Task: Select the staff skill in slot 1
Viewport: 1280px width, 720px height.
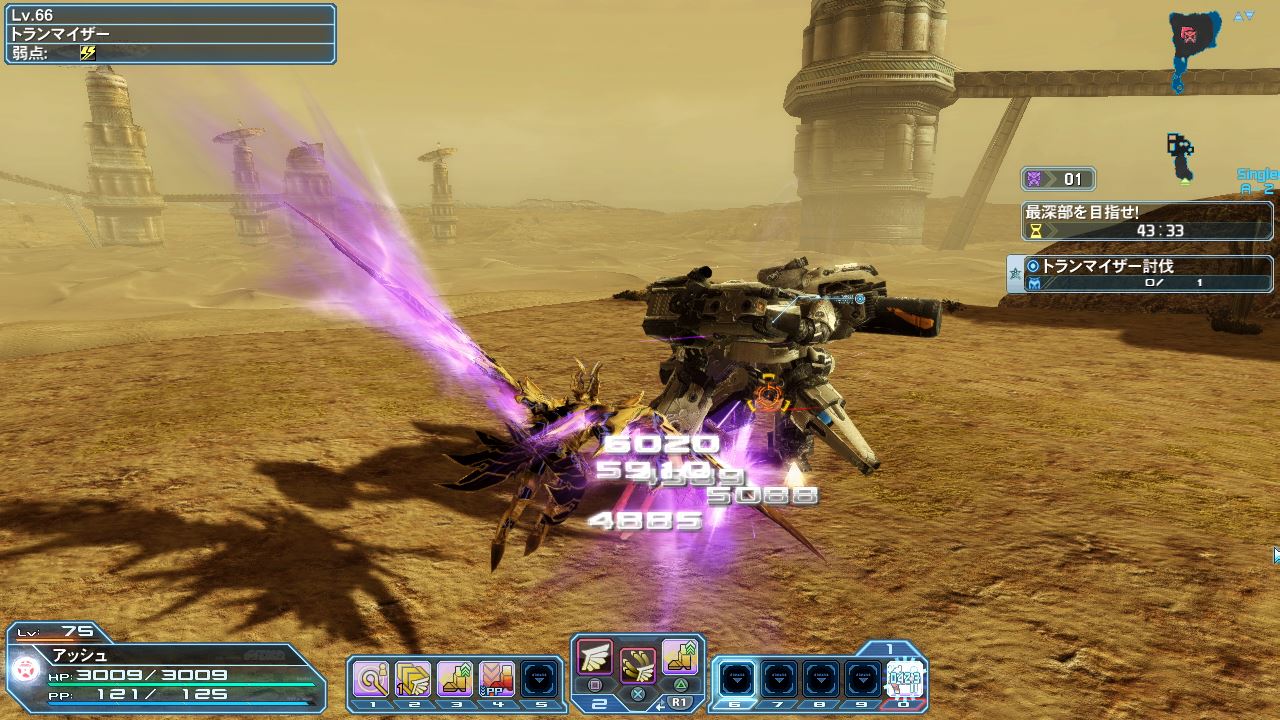Action: coord(373,679)
